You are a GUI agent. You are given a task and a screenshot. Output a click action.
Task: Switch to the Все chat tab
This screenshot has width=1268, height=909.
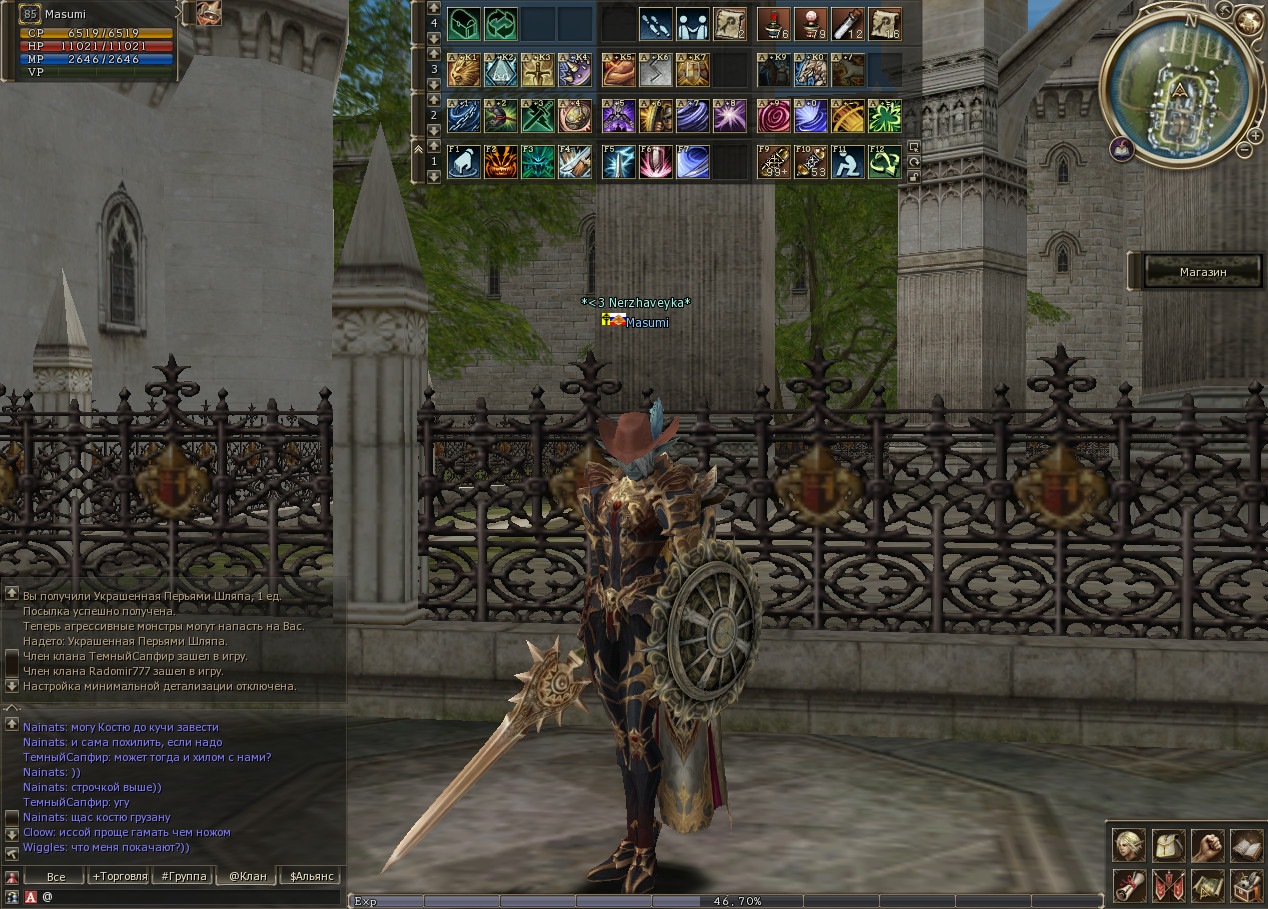click(x=56, y=876)
